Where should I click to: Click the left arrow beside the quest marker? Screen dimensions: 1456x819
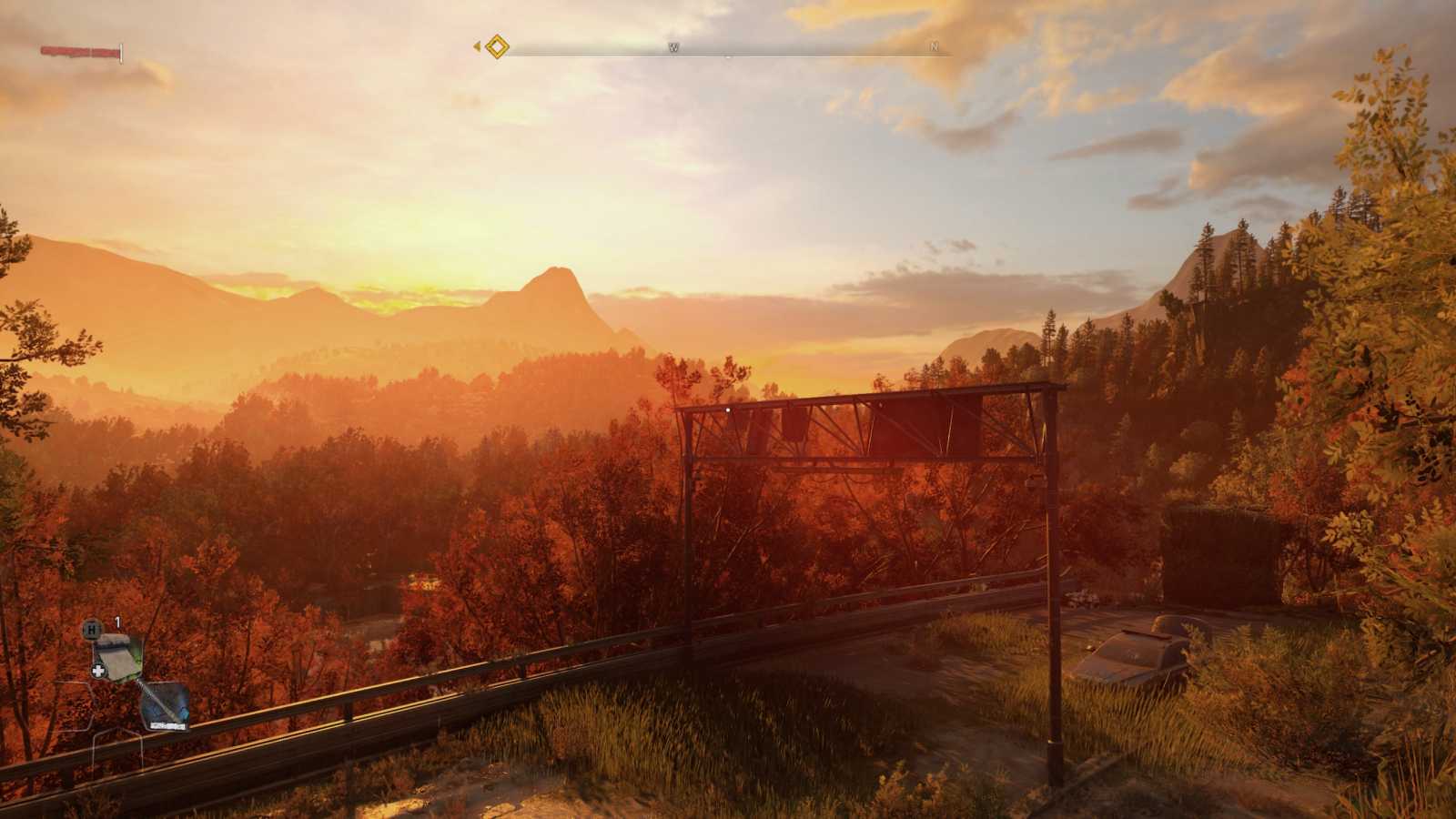(x=477, y=46)
